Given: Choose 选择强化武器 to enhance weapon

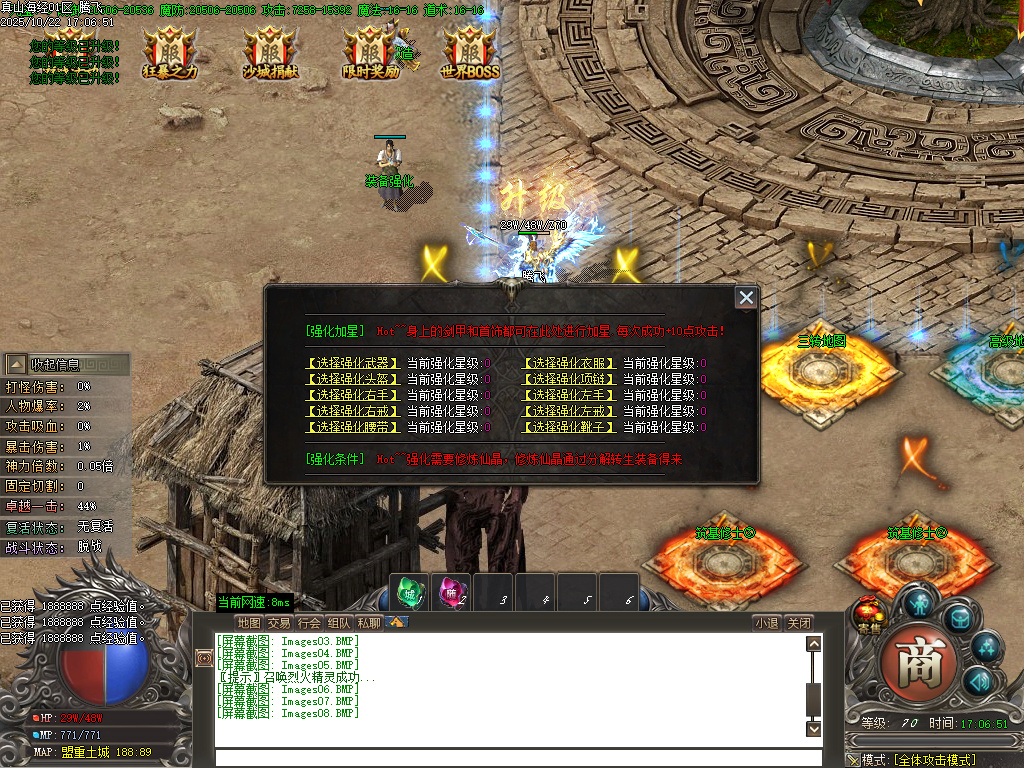Looking at the screenshot, I should (353, 363).
